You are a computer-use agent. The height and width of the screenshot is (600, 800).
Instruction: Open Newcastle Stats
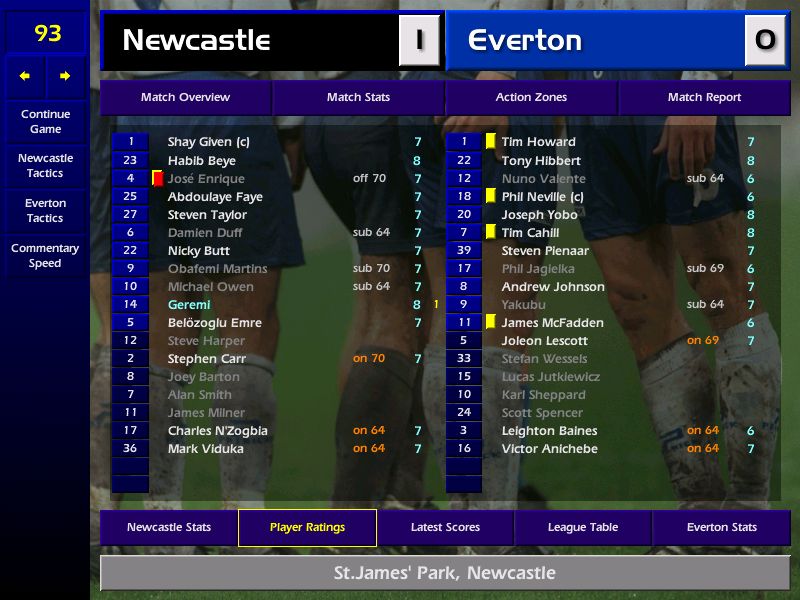tap(168, 527)
